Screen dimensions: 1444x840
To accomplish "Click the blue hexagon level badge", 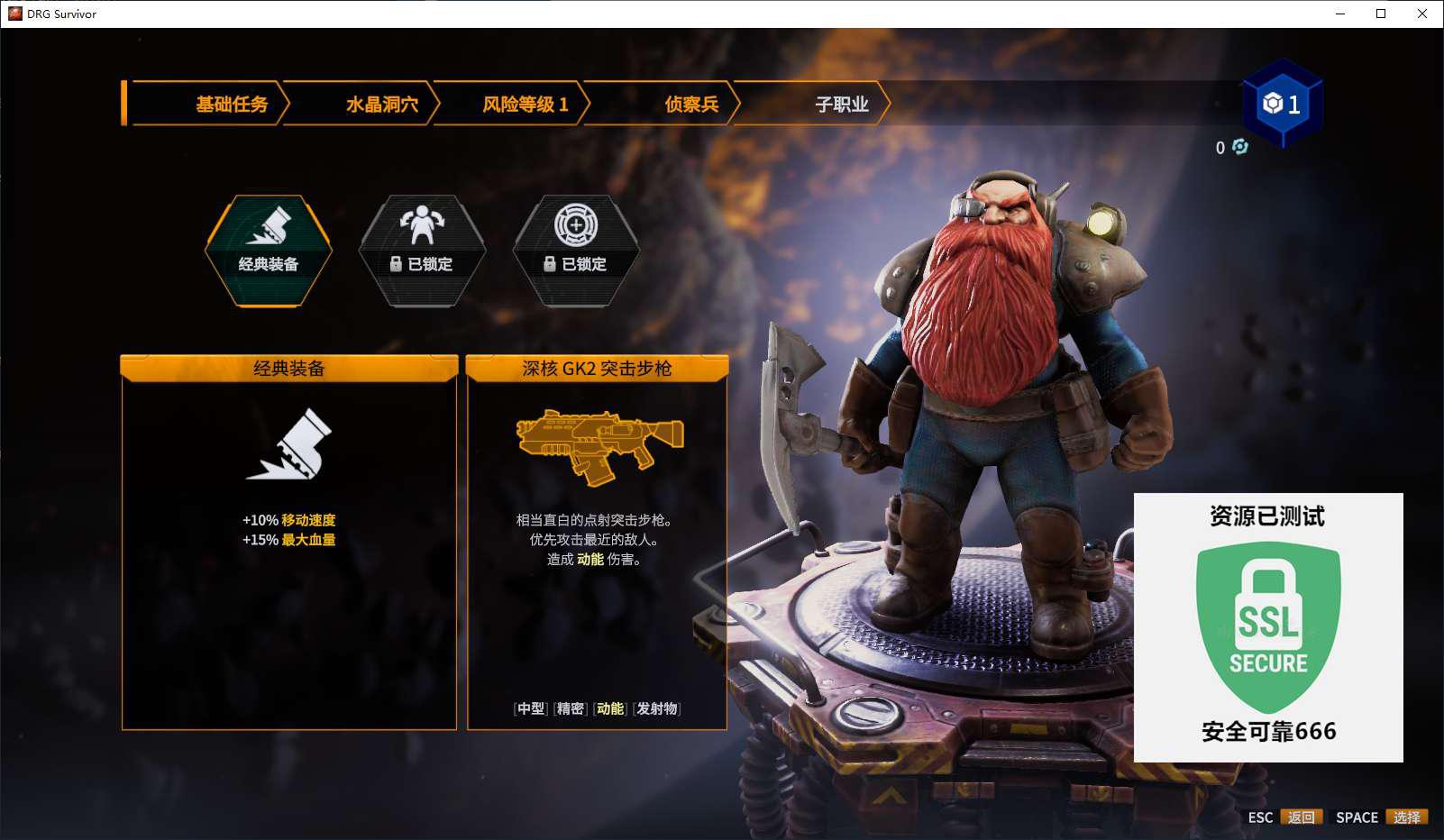I will [1282, 104].
